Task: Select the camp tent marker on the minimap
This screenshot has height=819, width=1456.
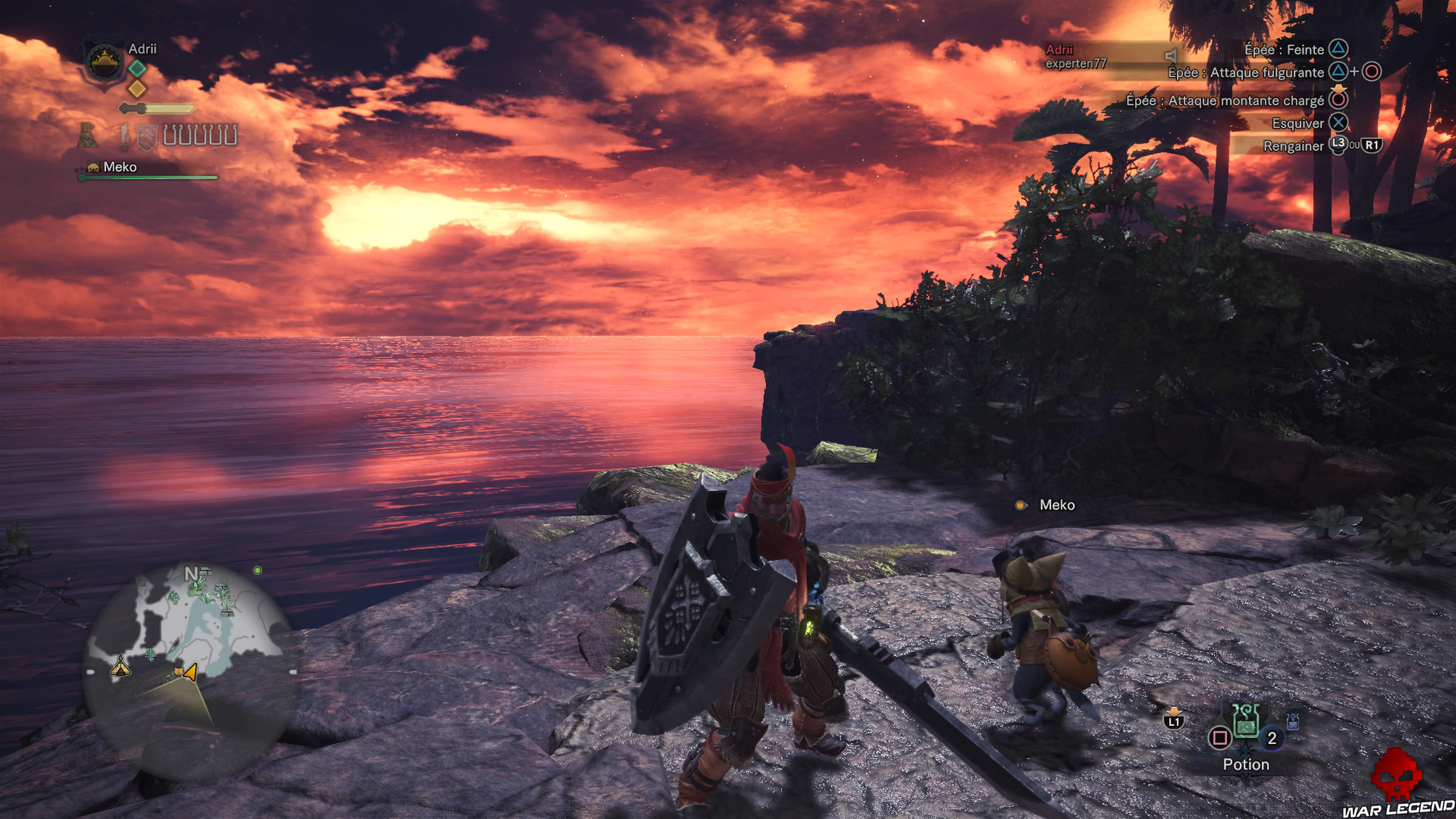Action: (120, 667)
